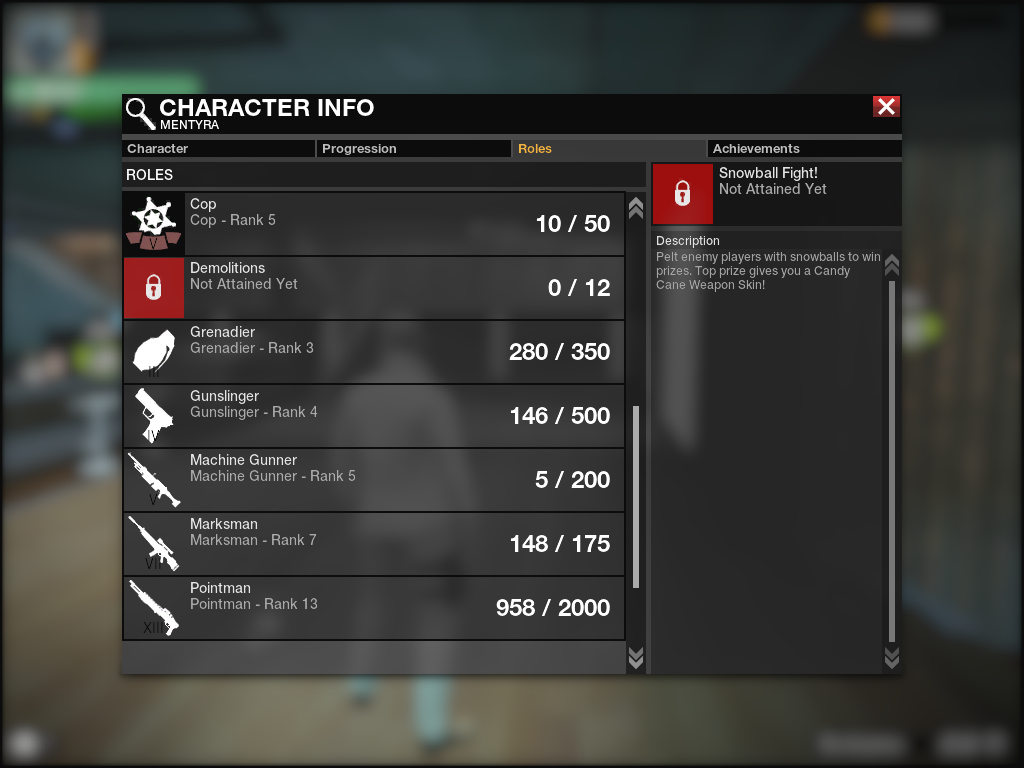Close the Character Info window
The height and width of the screenshot is (768, 1024).
click(x=886, y=107)
